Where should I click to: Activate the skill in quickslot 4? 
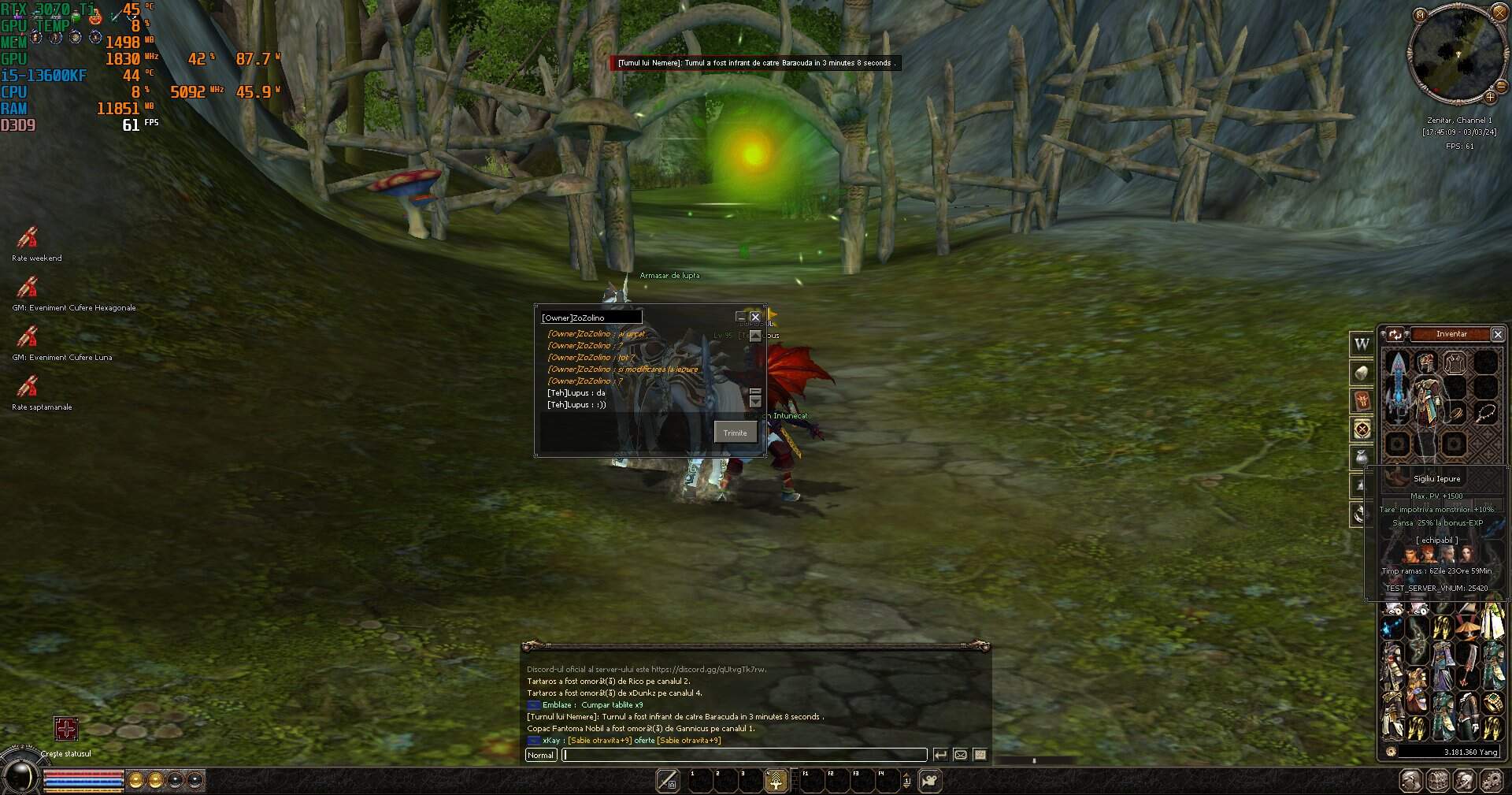point(776,781)
